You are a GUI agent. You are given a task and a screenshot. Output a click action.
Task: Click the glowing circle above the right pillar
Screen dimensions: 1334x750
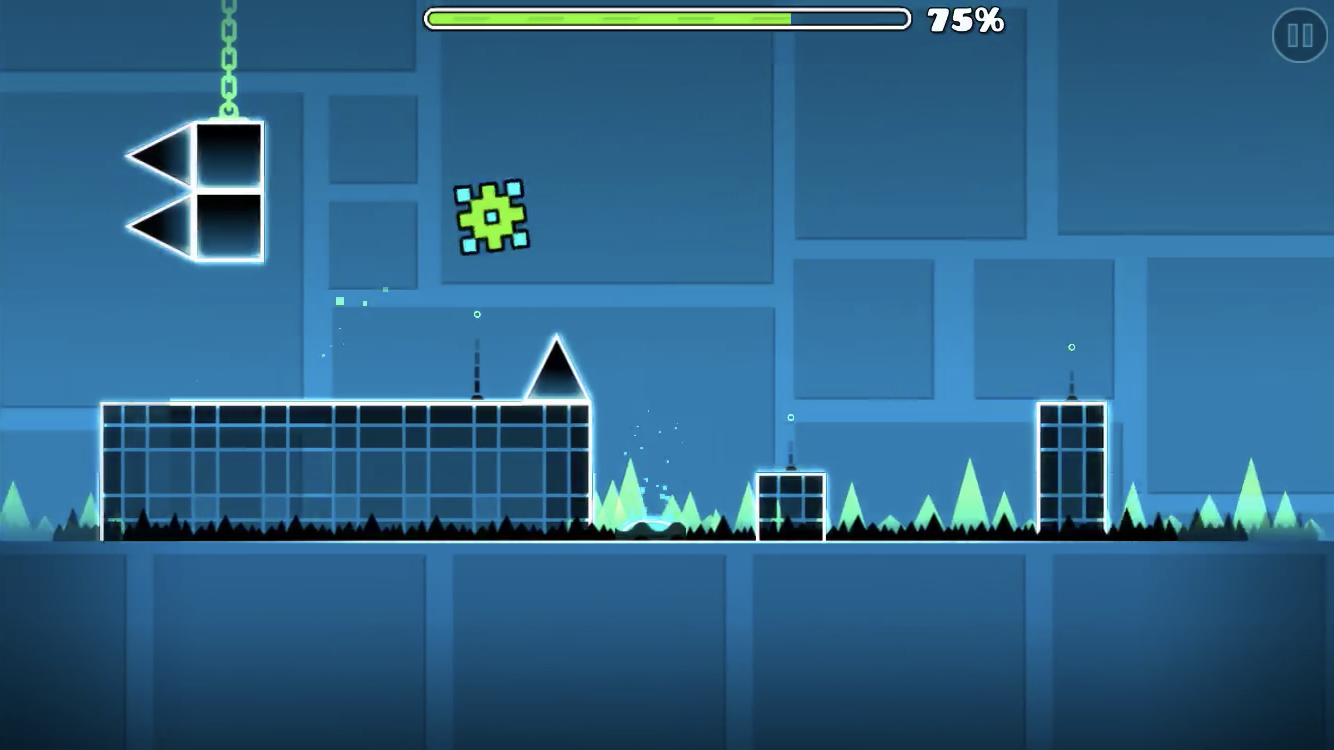(x=1071, y=347)
